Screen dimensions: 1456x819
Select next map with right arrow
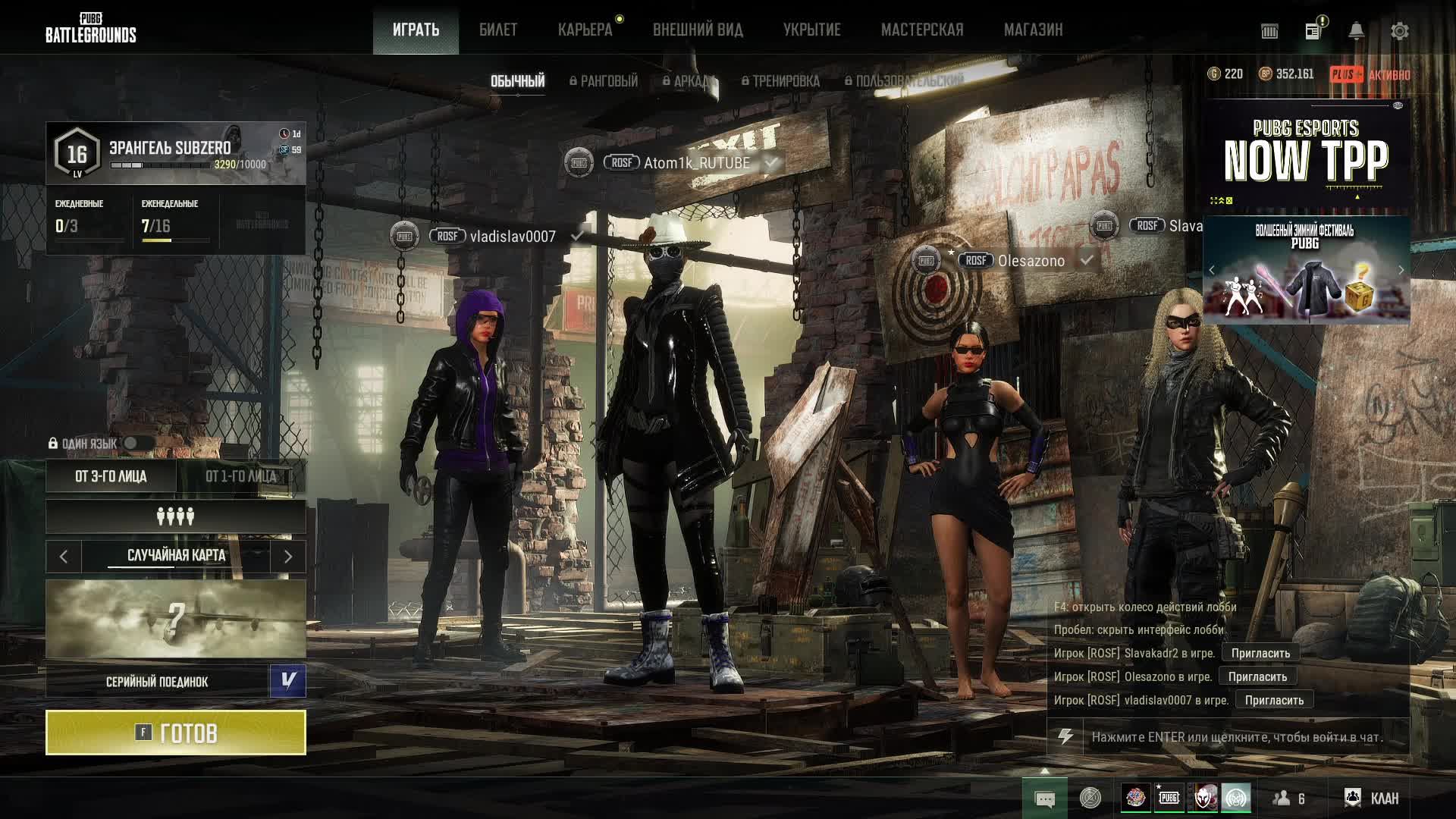288,557
